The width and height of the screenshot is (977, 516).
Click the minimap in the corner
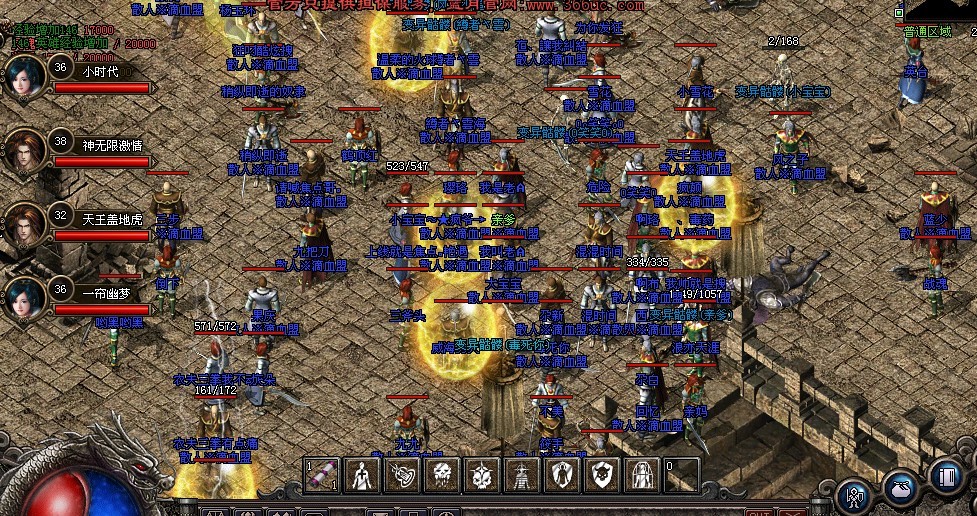pos(940,10)
